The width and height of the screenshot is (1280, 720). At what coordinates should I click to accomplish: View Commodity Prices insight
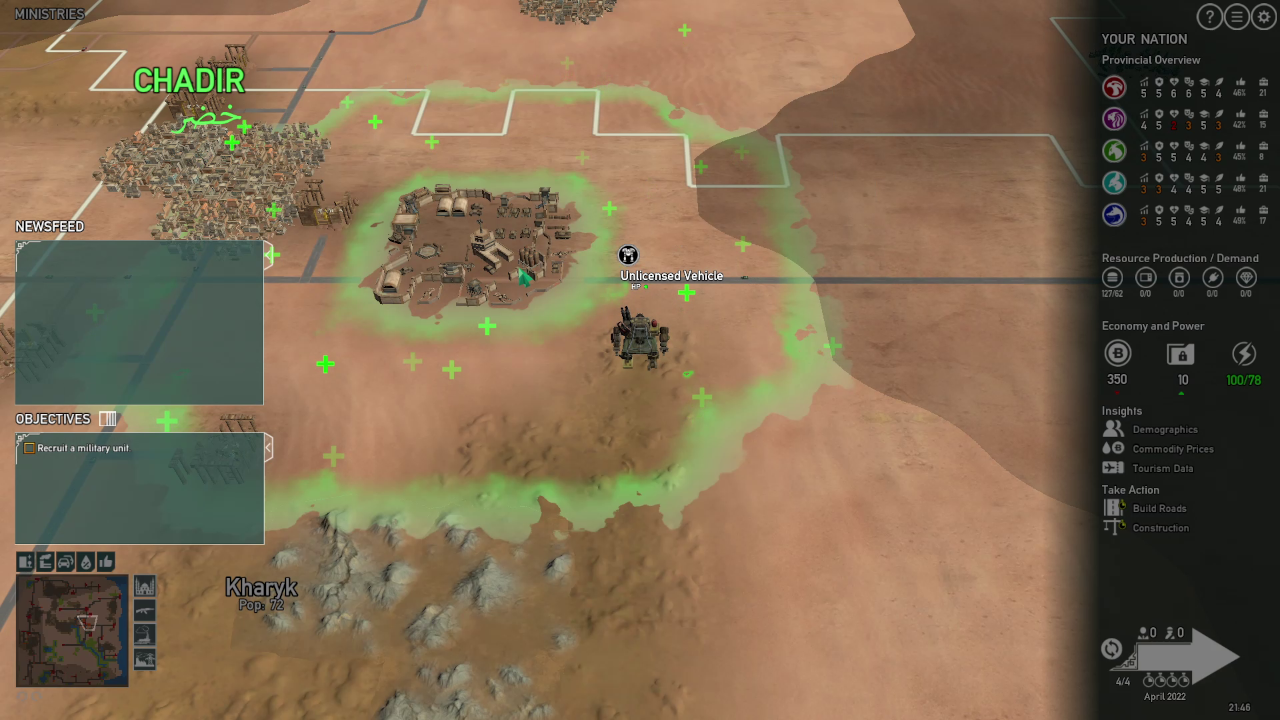click(1172, 449)
